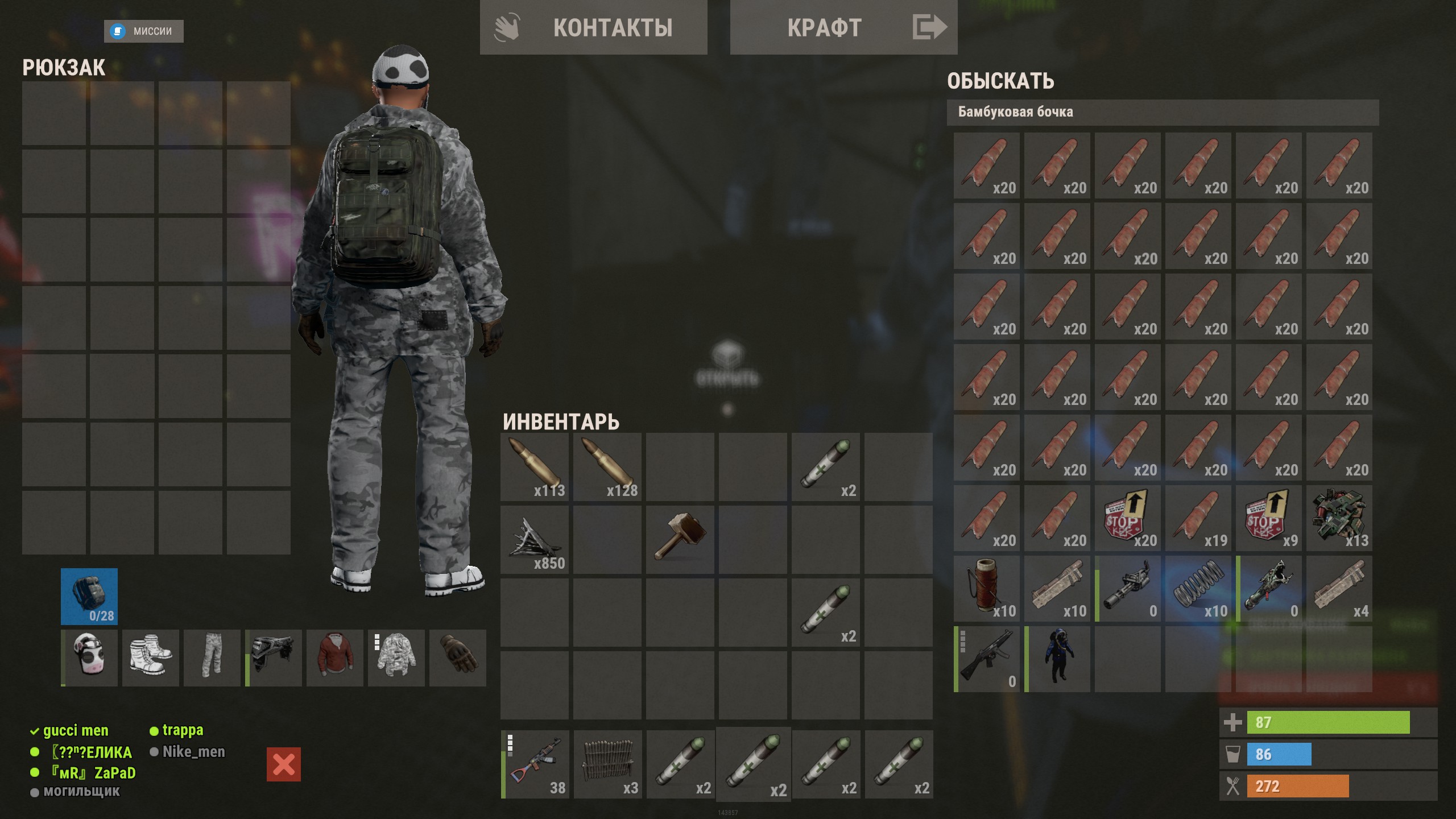1456x819 pixels.
Task: Open the МИССИИ missions button
Action: [x=144, y=31]
